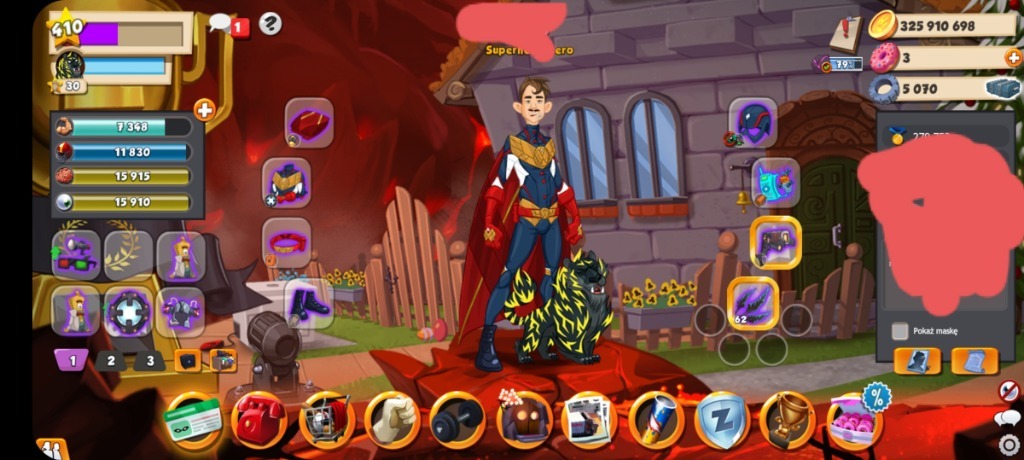
Task: Open the gold trophy leaderboard
Action: [787, 419]
